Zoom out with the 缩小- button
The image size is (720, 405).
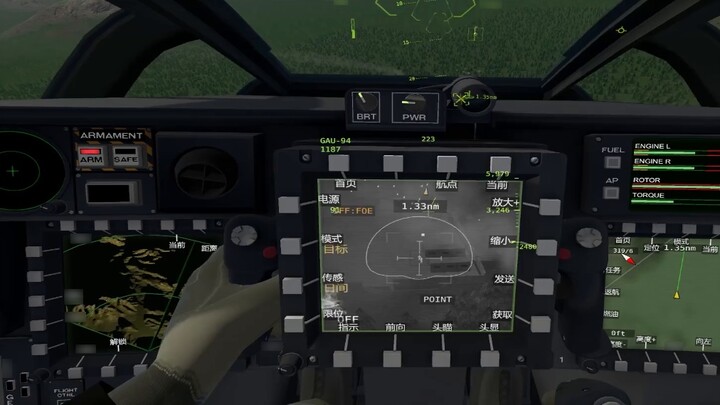click(x=547, y=245)
